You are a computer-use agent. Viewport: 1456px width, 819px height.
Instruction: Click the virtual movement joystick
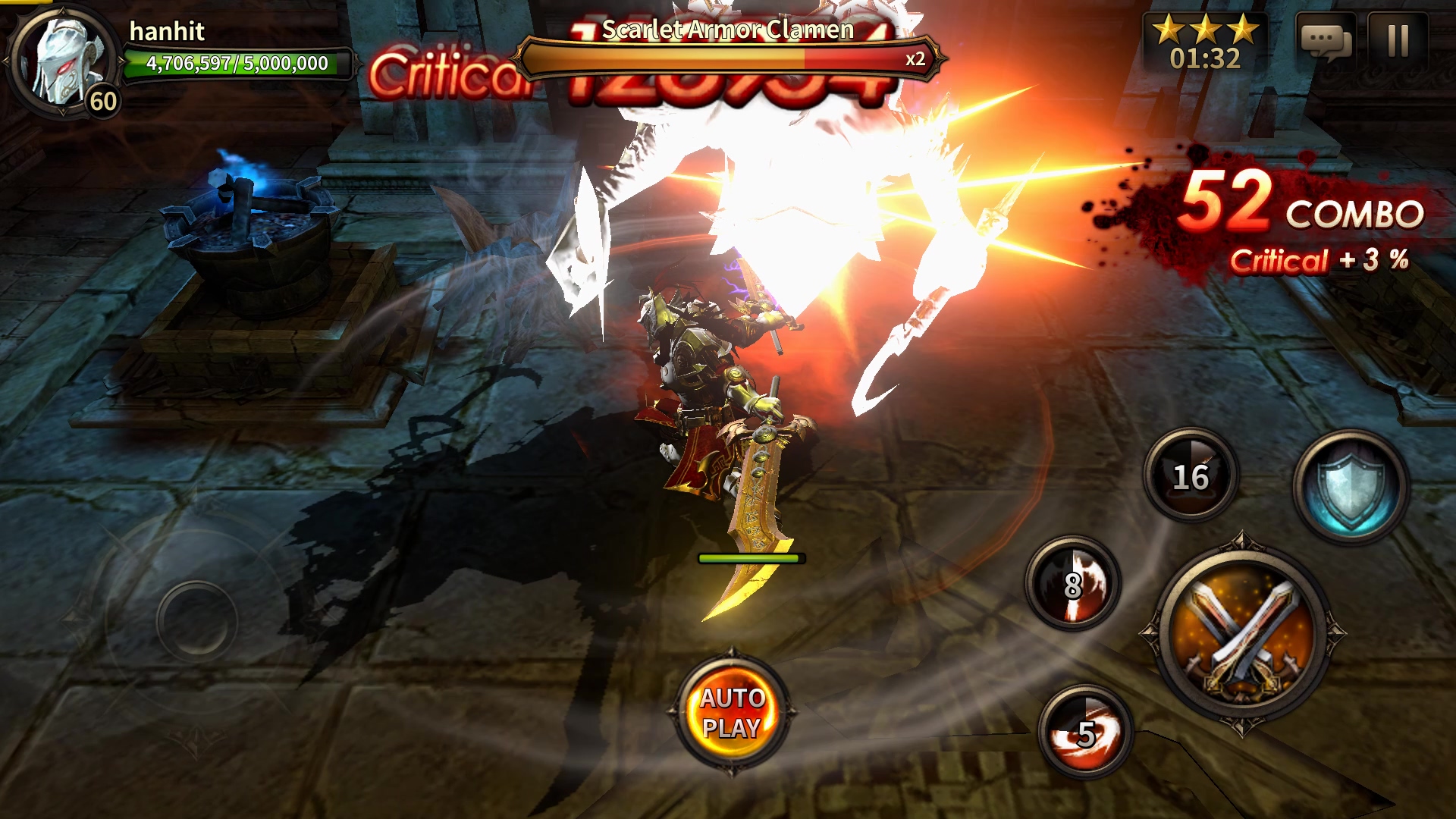[x=196, y=621]
